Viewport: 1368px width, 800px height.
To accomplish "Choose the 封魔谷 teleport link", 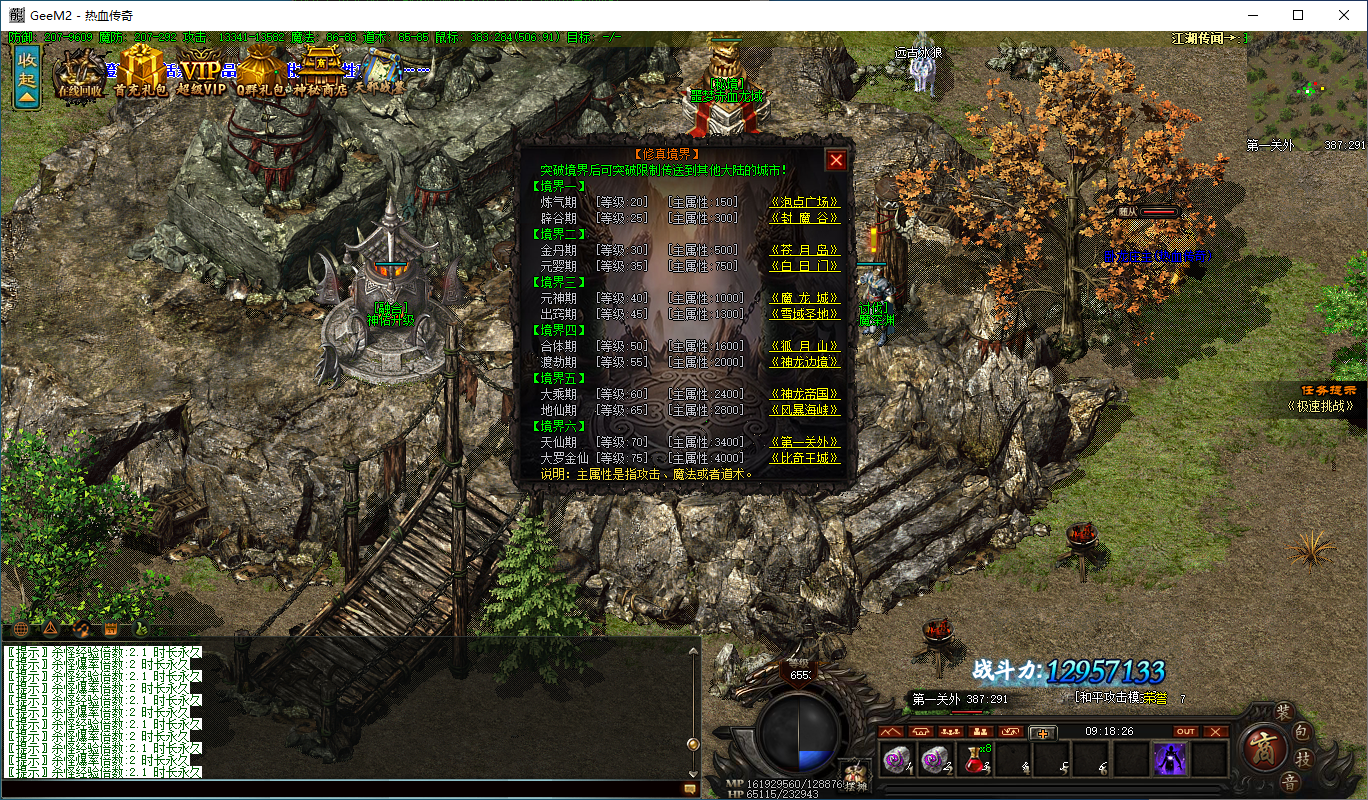I will coord(804,218).
